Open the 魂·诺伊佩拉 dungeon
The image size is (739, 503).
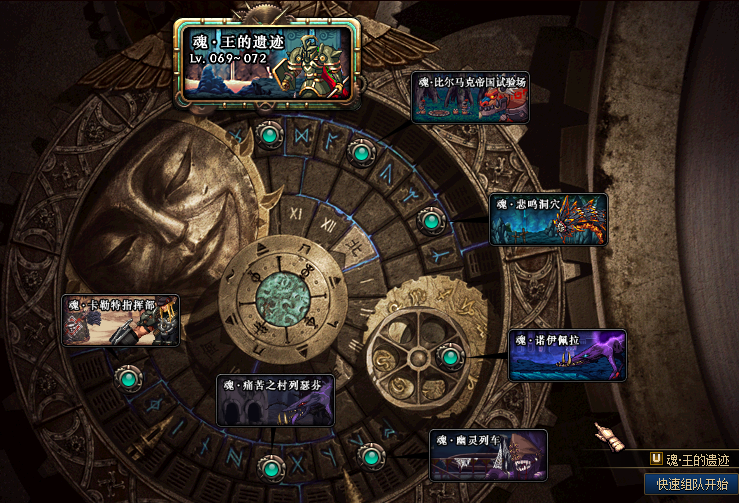coord(567,356)
